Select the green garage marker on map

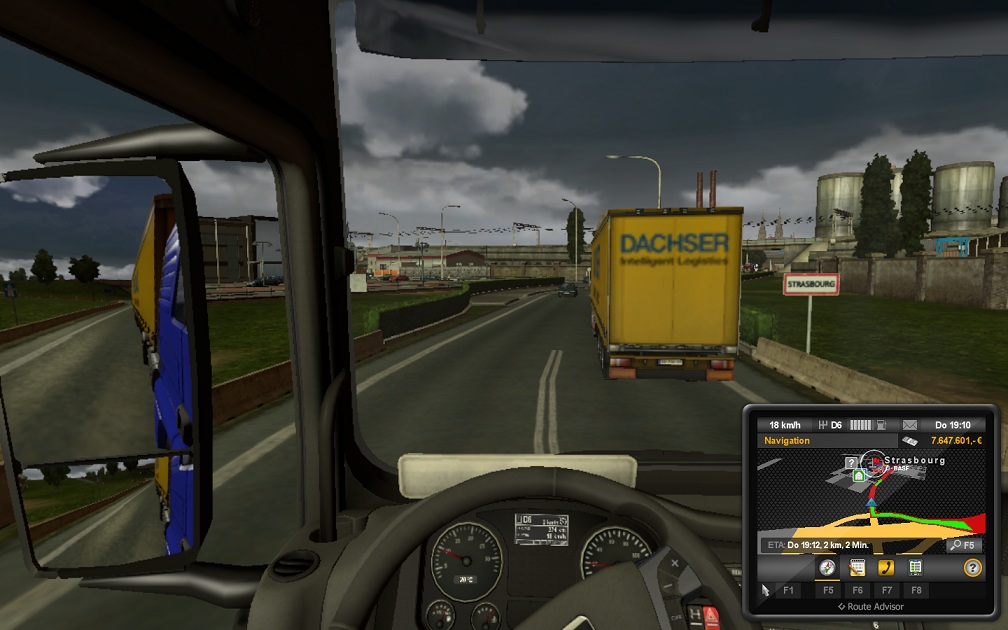(858, 477)
